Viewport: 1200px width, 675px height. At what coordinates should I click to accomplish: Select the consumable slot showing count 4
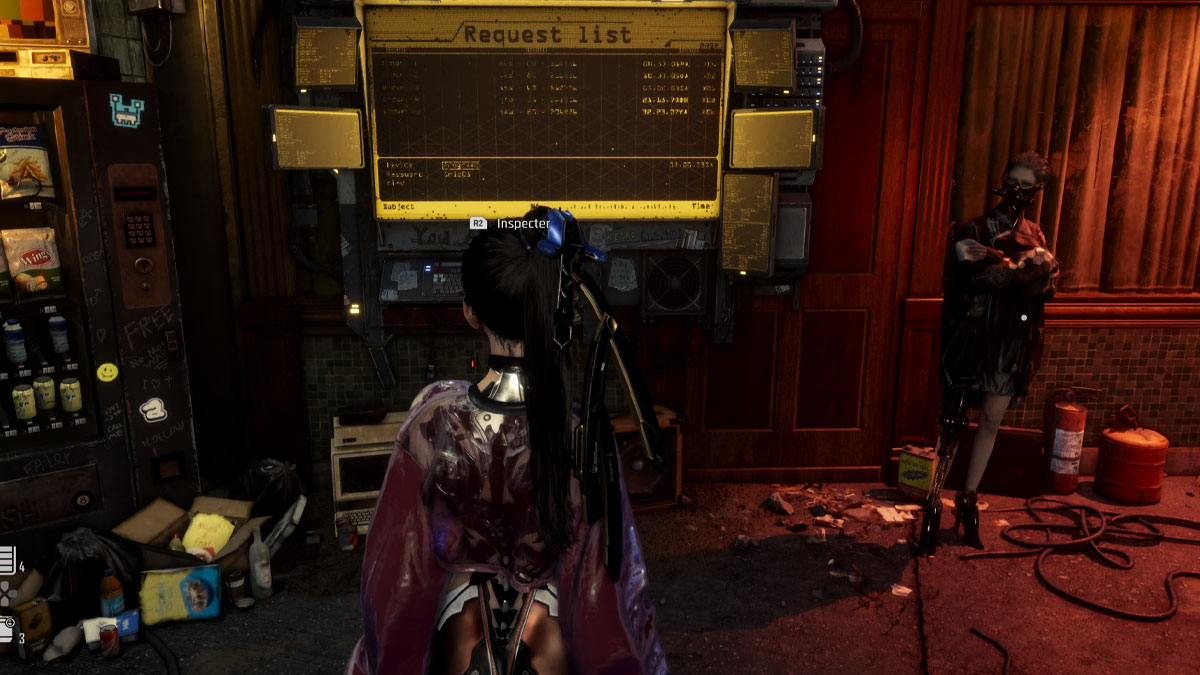pyautogui.click(x=6, y=561)
